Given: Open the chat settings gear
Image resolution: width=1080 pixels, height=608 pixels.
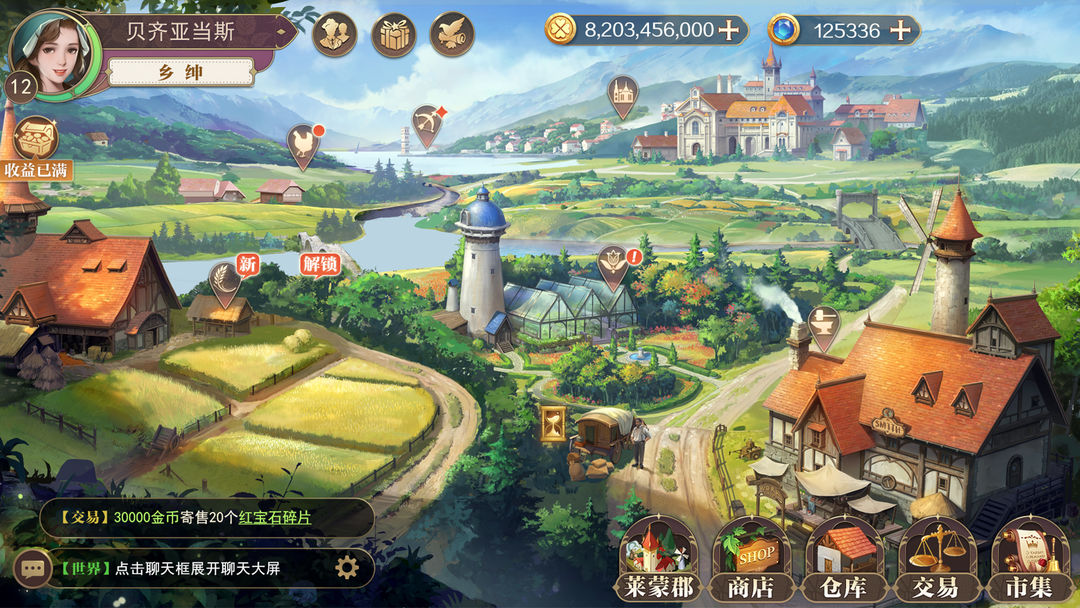Looking at the screenshot, I should (x=346, y=568).
